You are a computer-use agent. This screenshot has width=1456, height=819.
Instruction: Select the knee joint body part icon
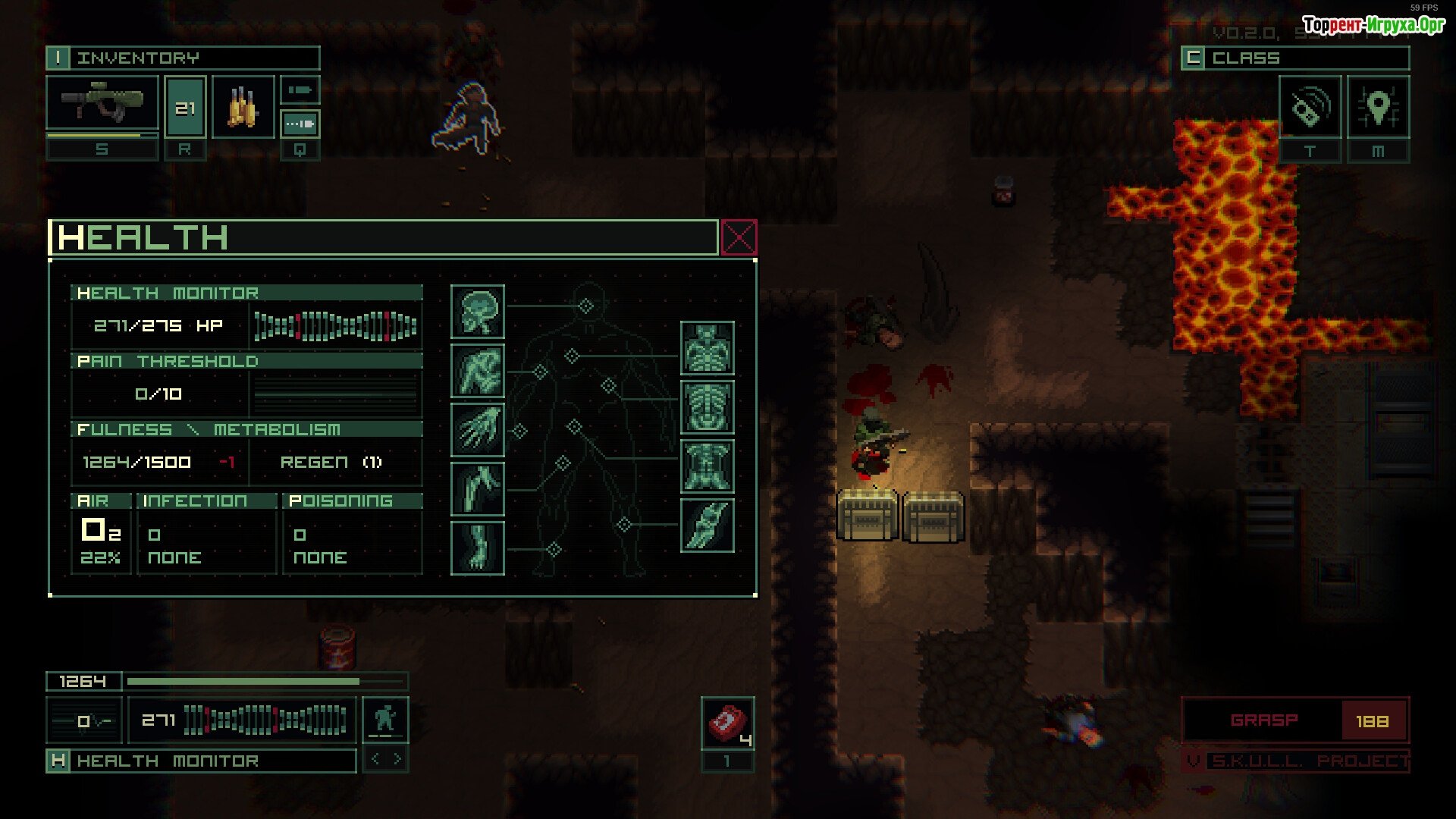tap(707, 525)
